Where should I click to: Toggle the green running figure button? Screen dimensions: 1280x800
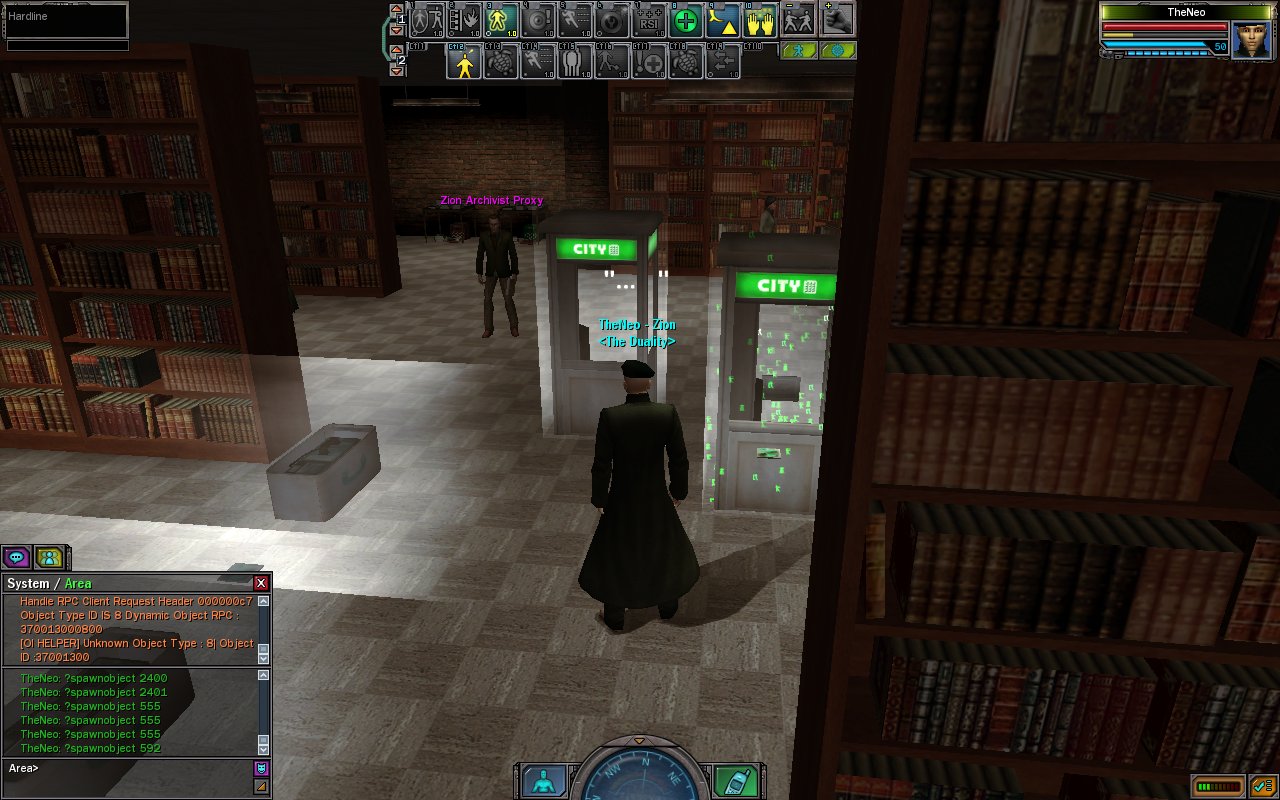pos(798,50)
